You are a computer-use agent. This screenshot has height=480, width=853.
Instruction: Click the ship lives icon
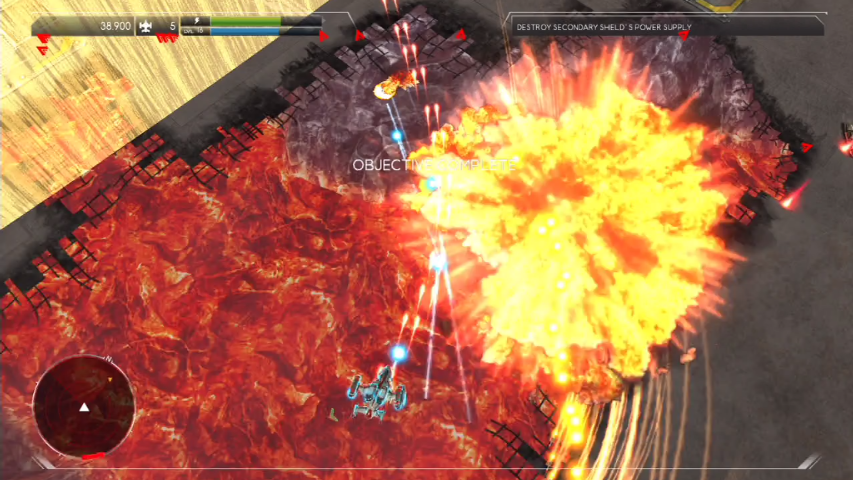[146, 26]
